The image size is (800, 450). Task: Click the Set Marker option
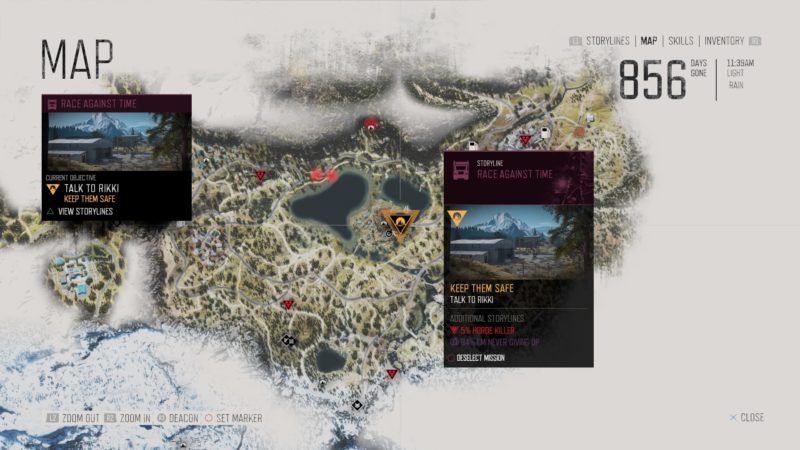[238, 418]
